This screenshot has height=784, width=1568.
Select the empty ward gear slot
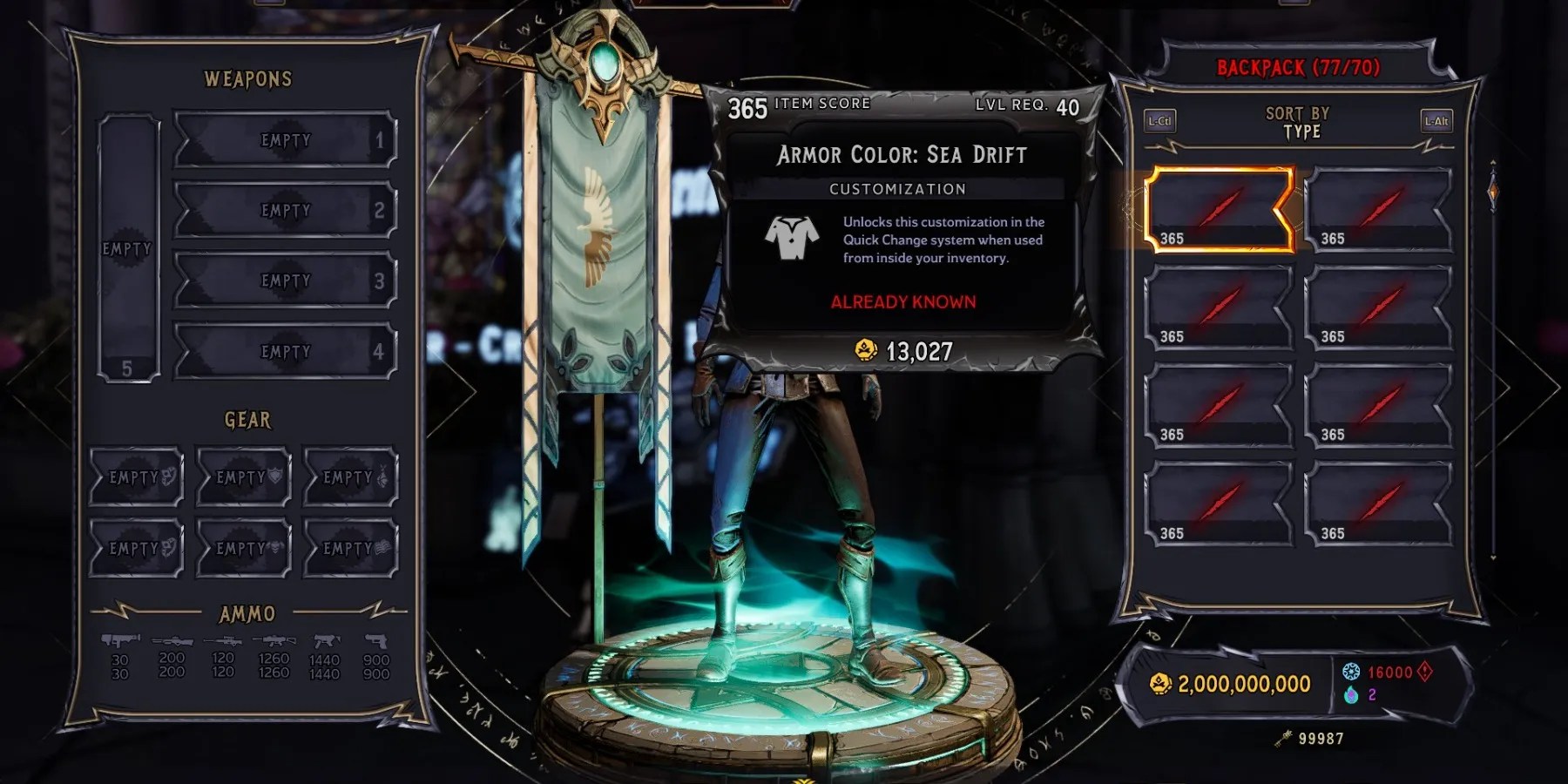243,476
